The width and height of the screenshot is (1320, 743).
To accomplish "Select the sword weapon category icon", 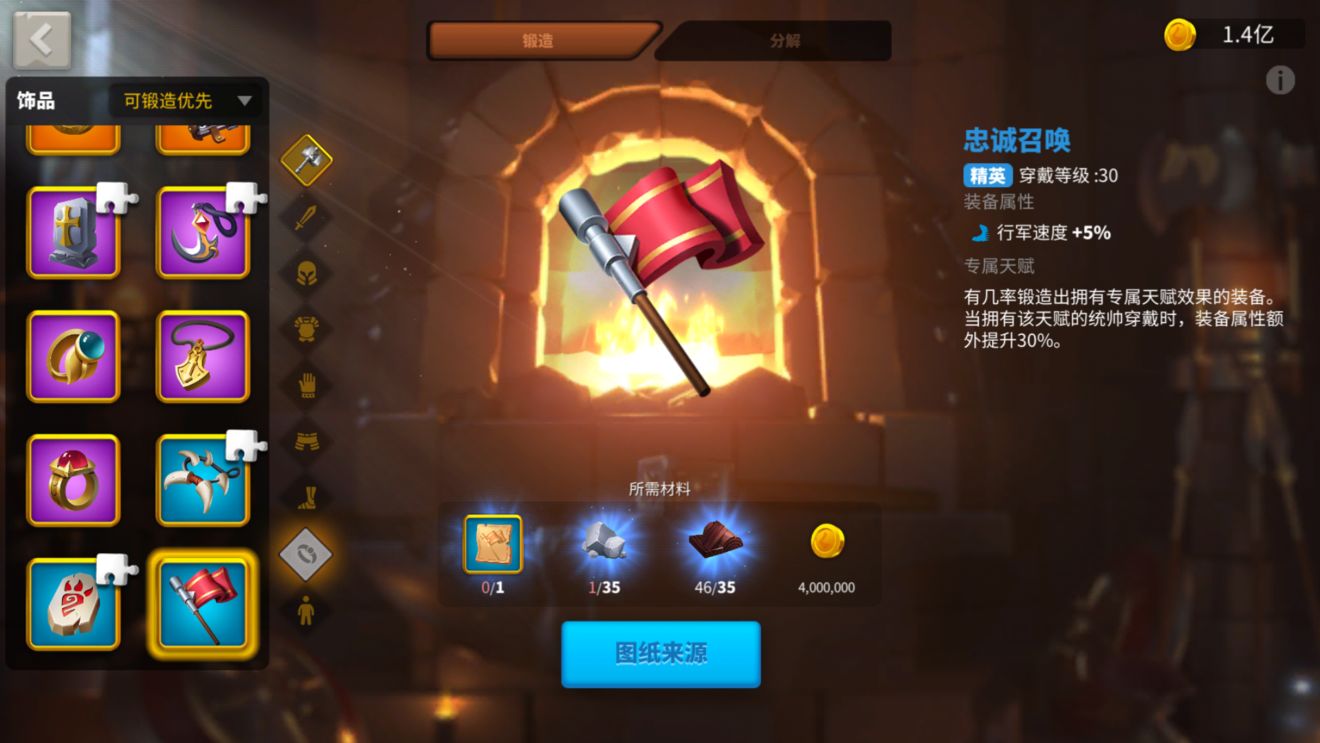I will (x=307, y=216).
